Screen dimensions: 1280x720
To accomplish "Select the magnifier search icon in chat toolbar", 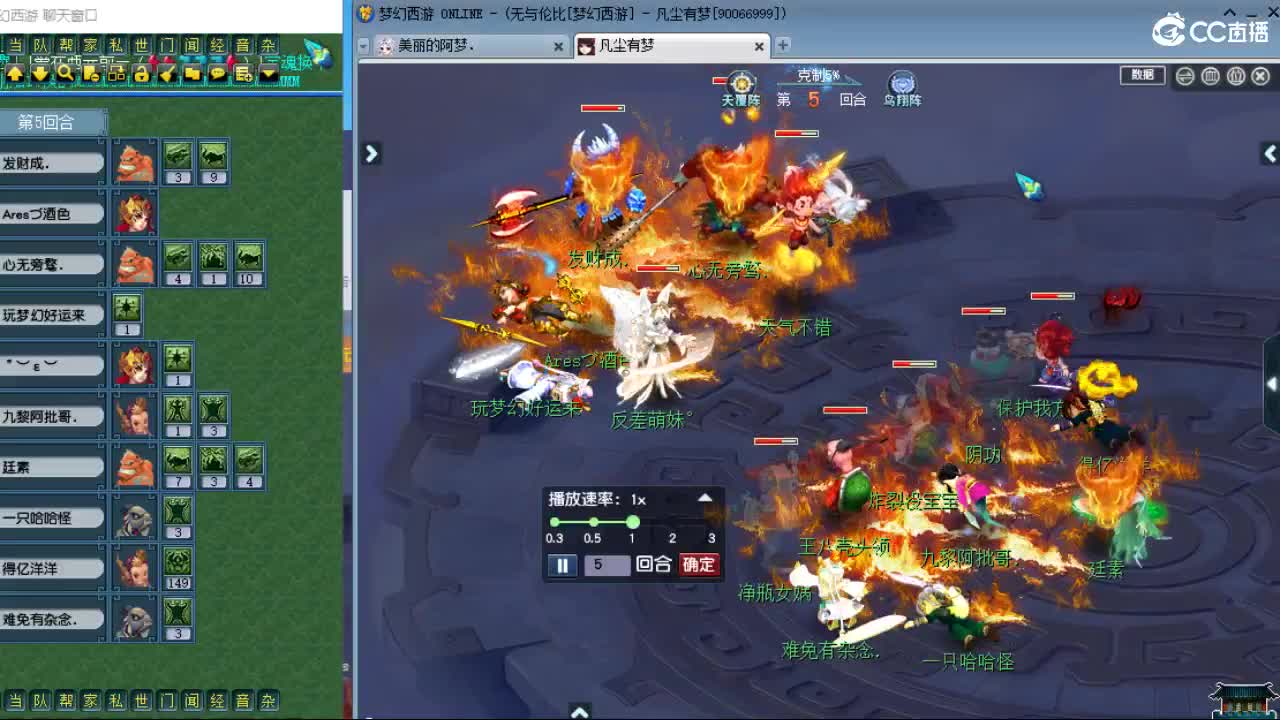I will (x=66, y=73).
